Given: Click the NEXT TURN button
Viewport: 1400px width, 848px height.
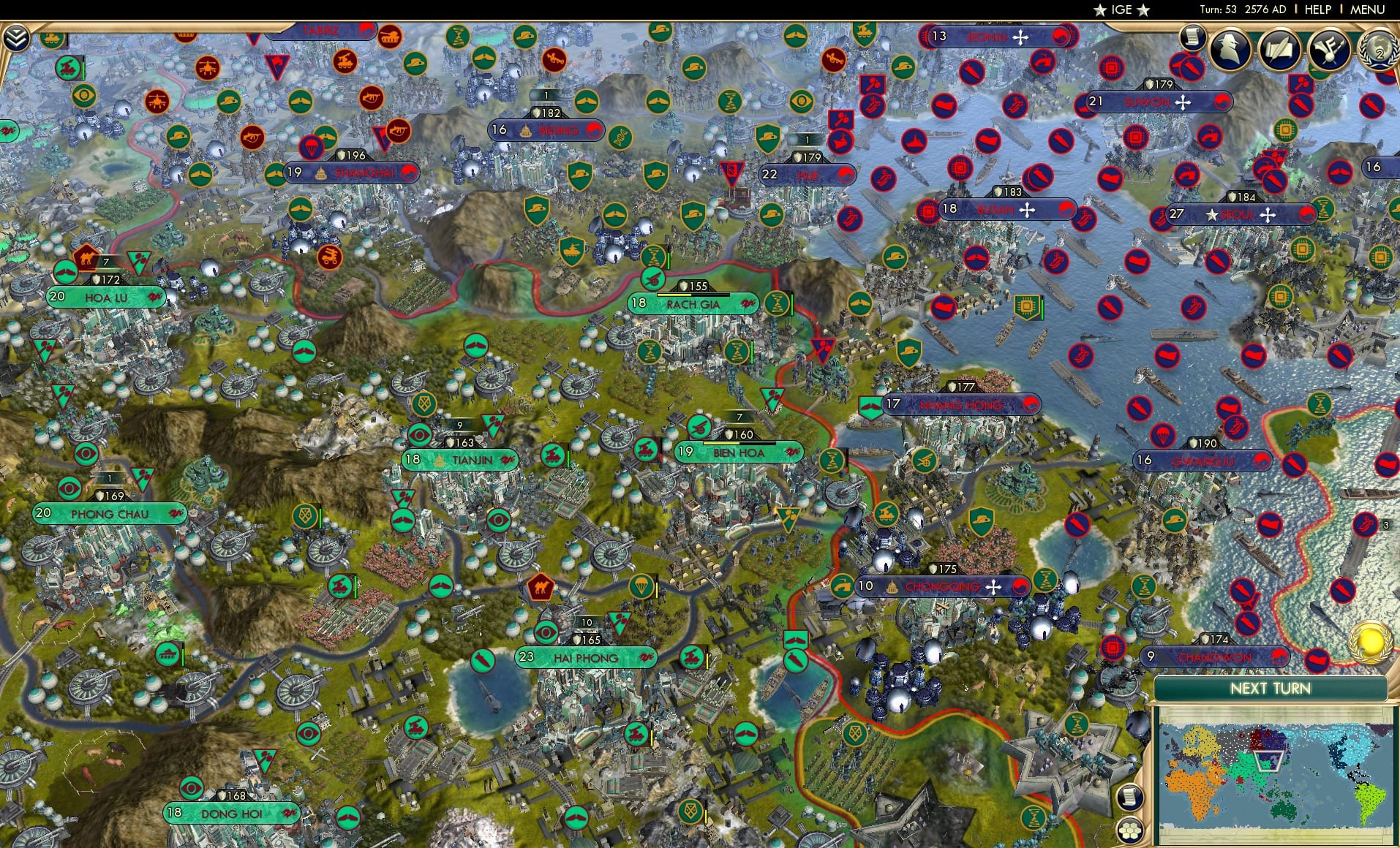Looking at the screenshot, I should tap(1273, 689).
